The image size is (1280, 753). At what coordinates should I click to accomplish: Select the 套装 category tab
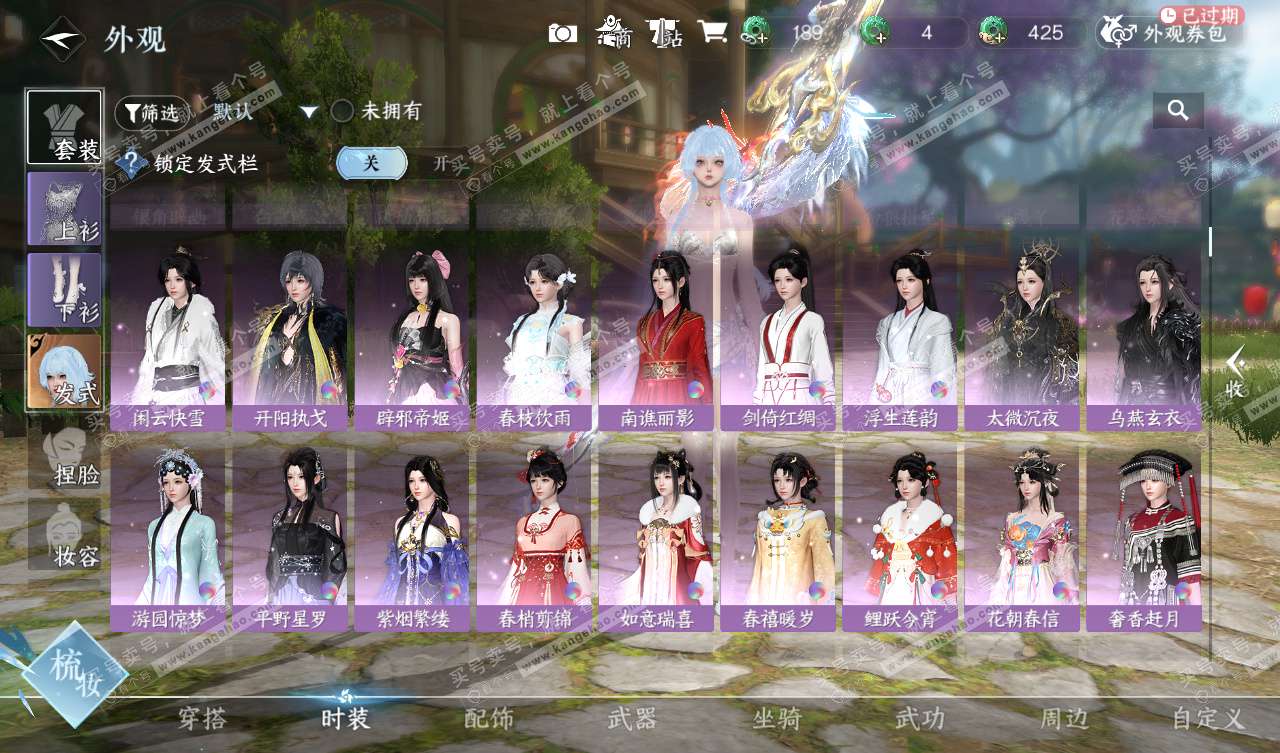coord(65,127)
